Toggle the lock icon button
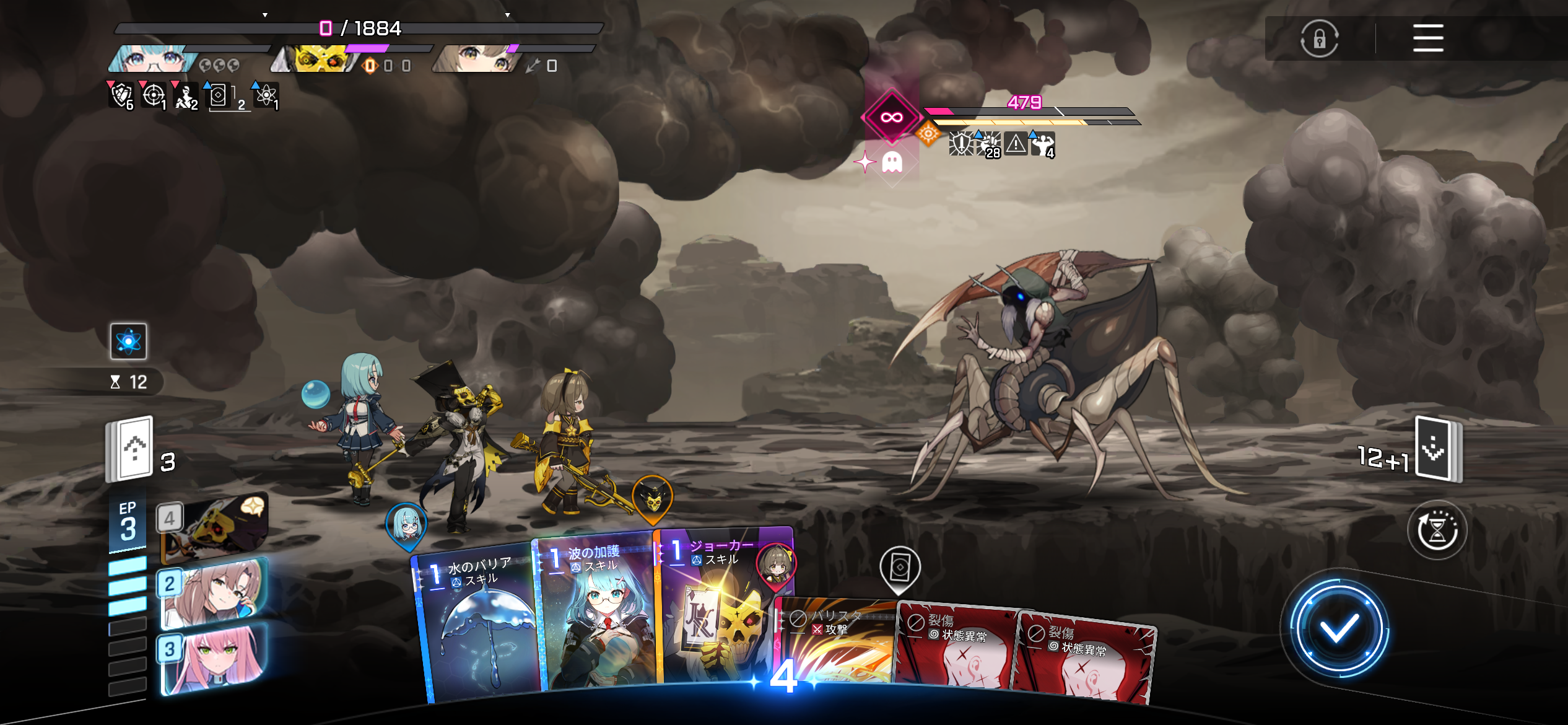 [1319, 39]
